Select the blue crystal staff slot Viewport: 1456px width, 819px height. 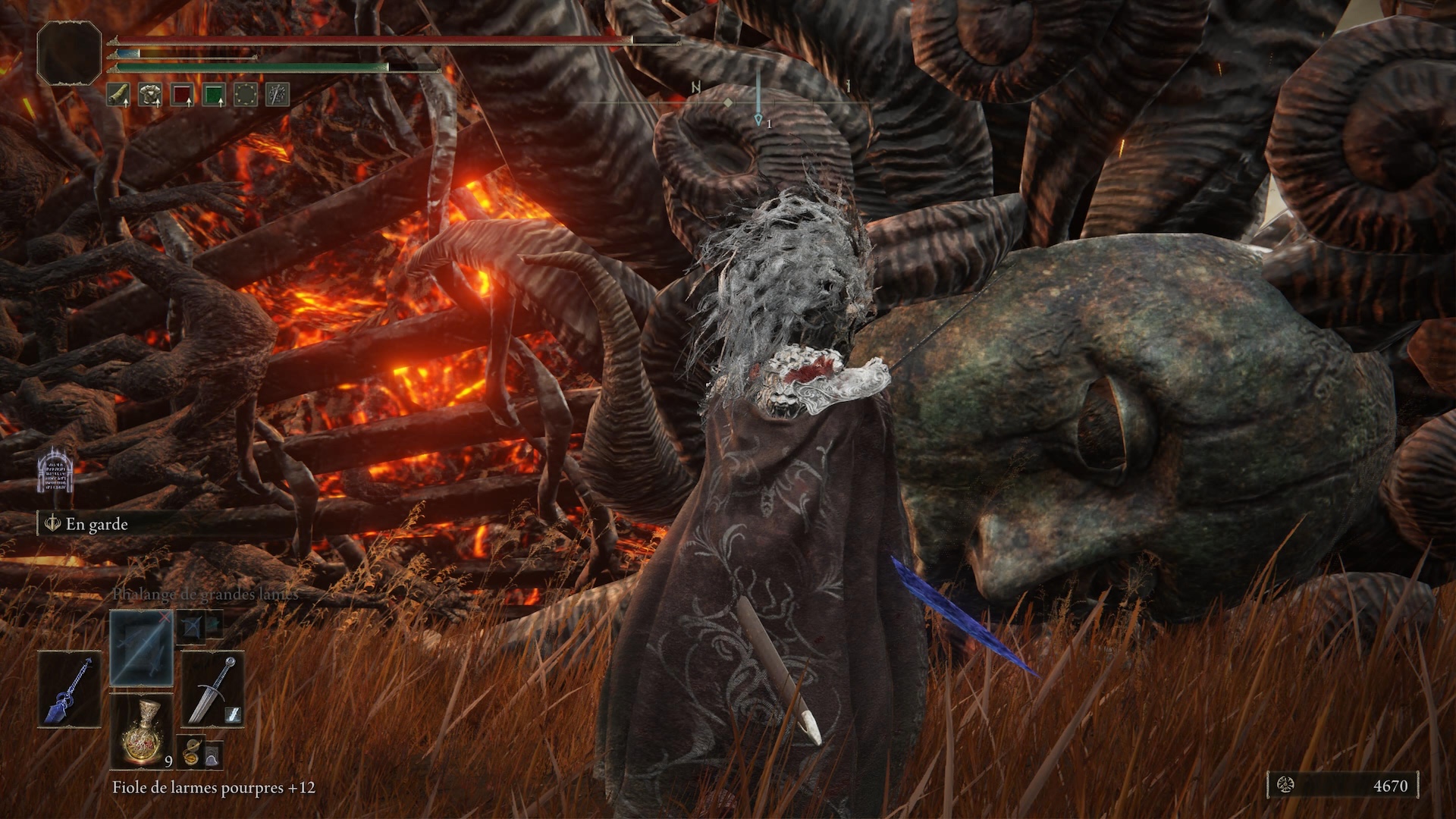70,689
